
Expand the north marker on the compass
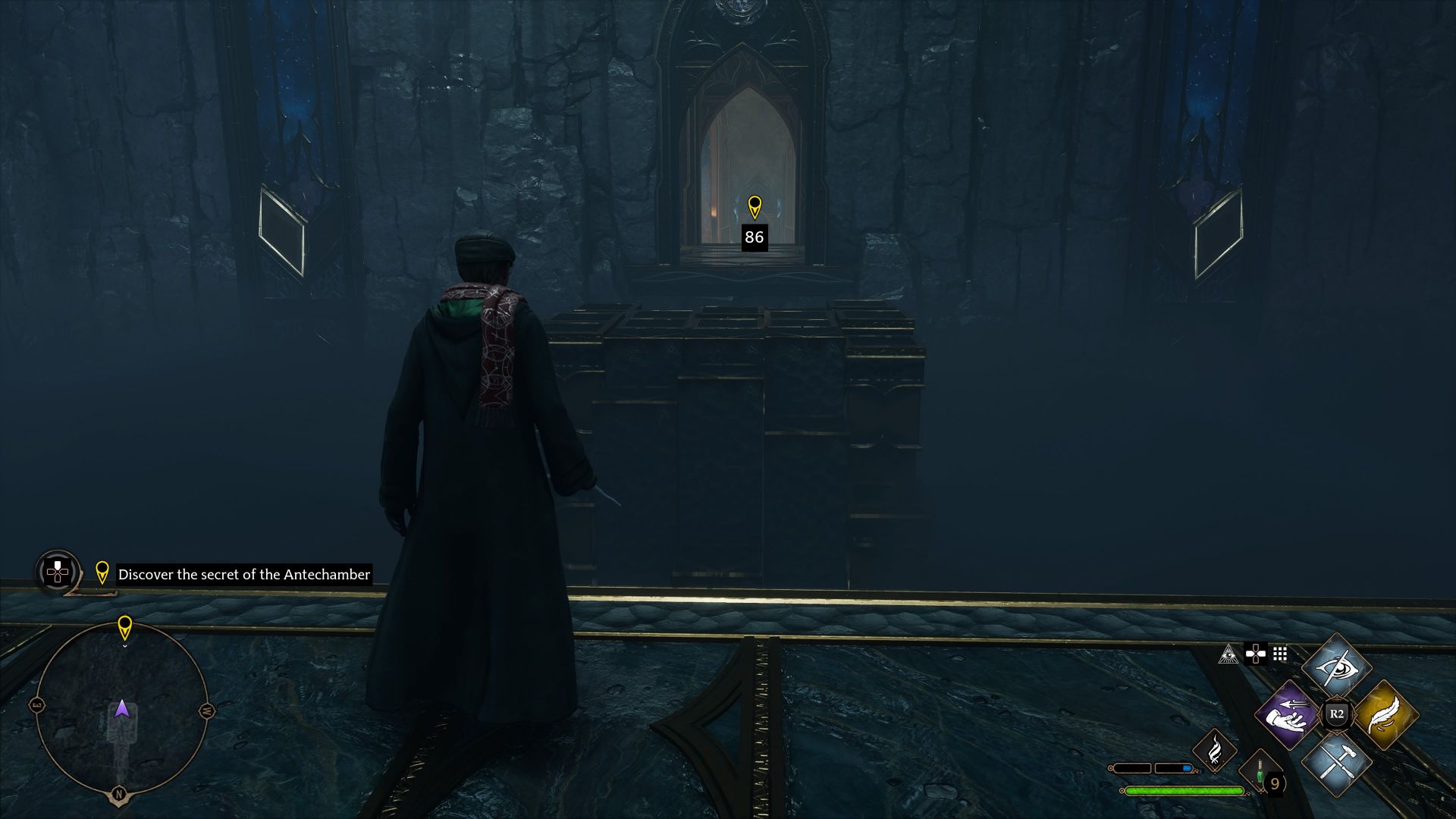pos(118,793)
